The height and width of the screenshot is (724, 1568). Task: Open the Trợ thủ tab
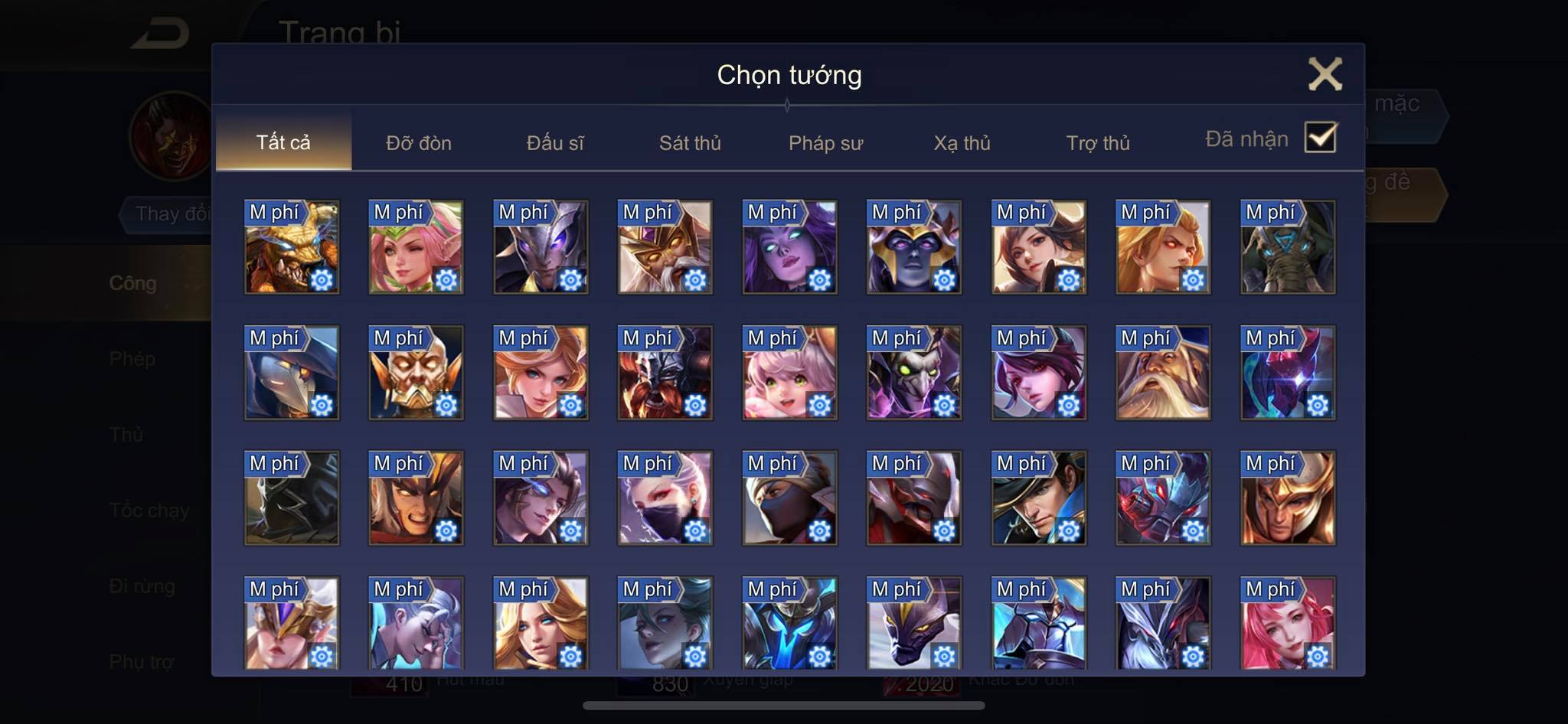click(1098, 143)
